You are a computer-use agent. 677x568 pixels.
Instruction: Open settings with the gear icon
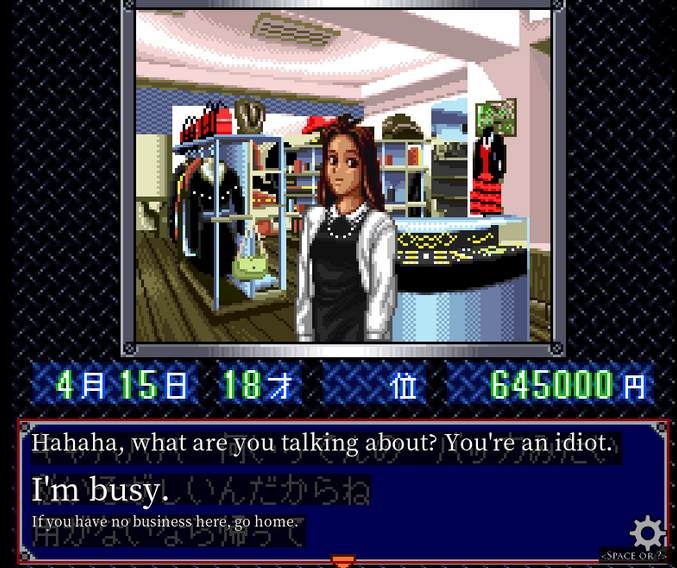click(x=647, y=531)
